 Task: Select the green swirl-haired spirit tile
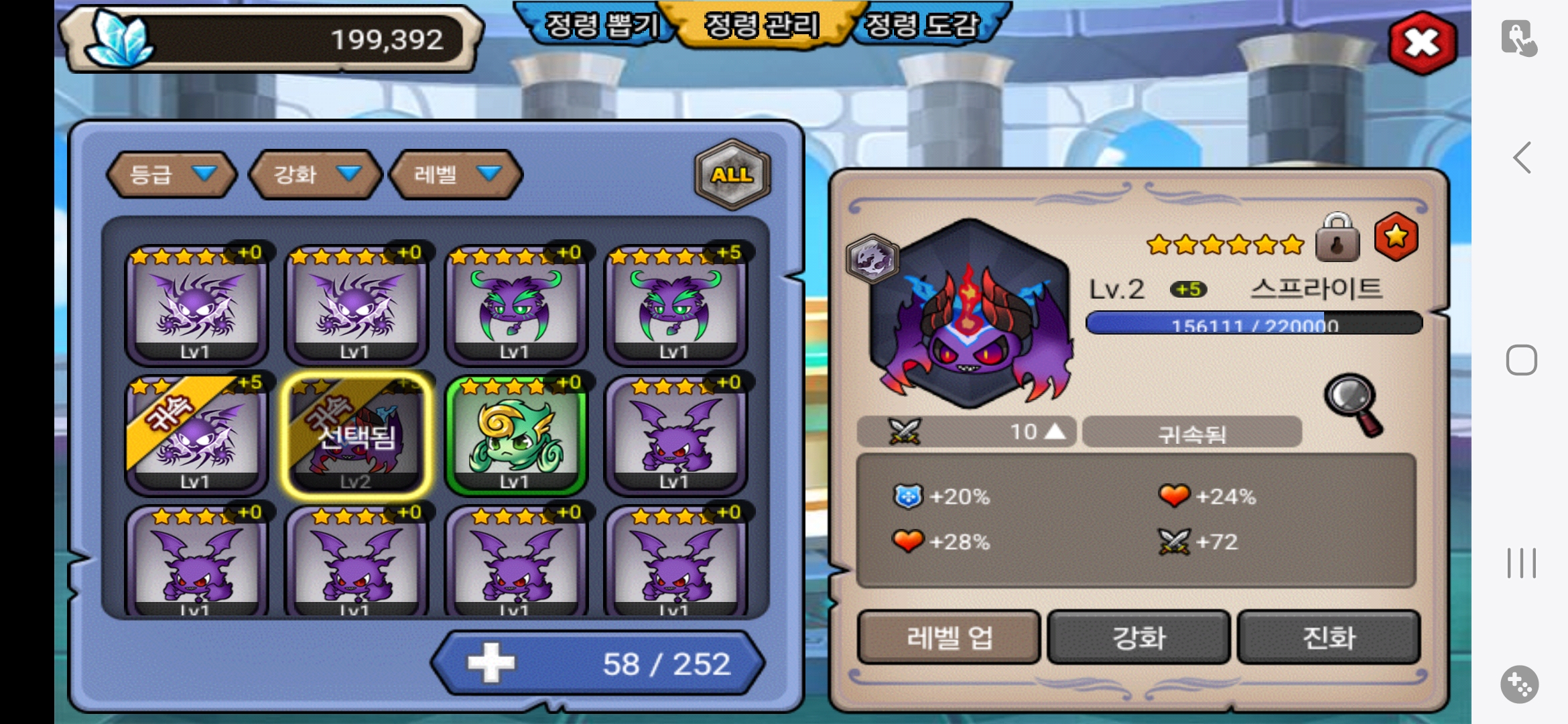pos(515,434)
